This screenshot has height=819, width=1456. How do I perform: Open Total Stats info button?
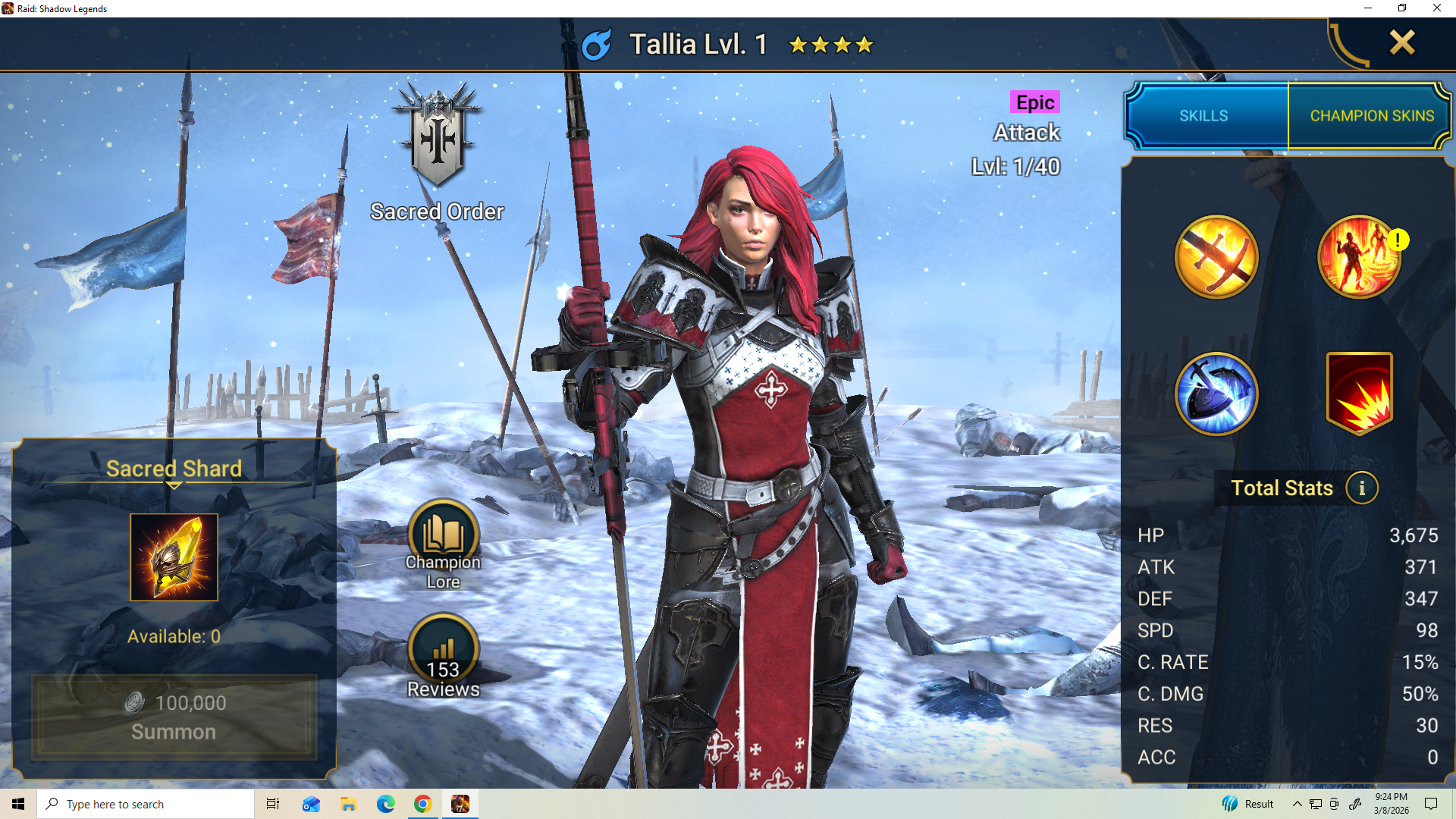coord(1362,488)
